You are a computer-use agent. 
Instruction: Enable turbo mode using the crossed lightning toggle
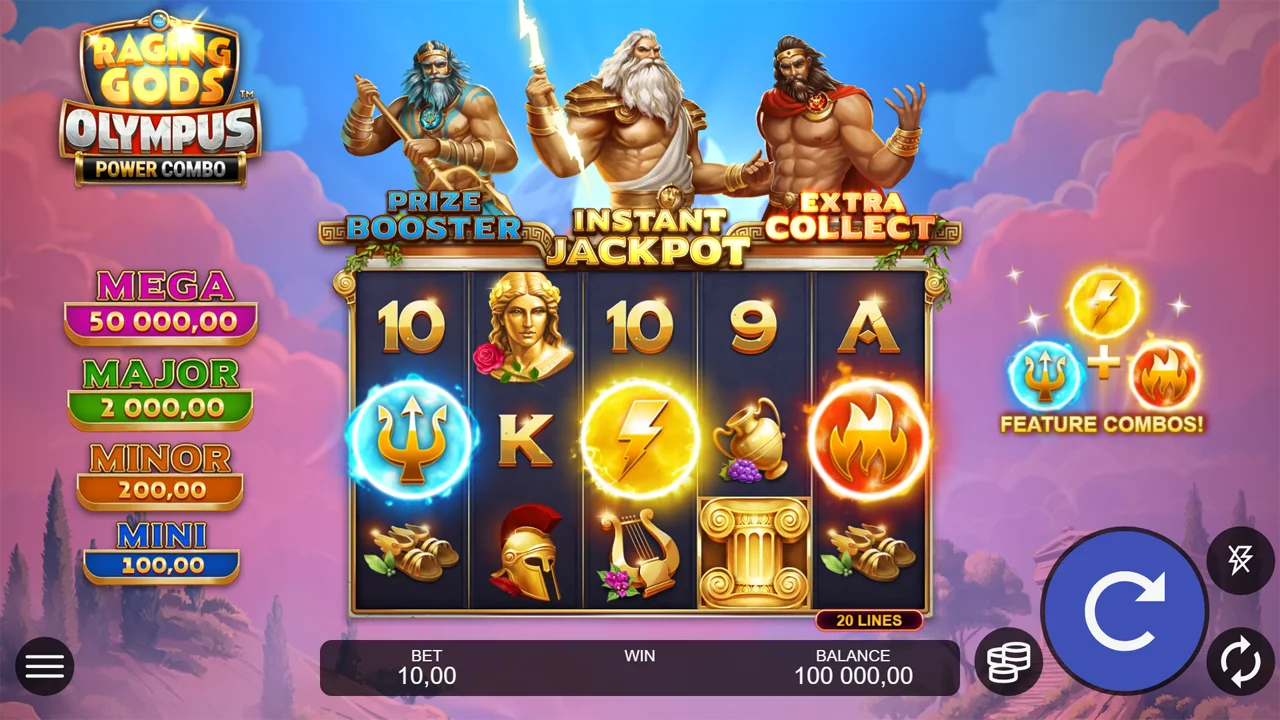pos(1240,560)
